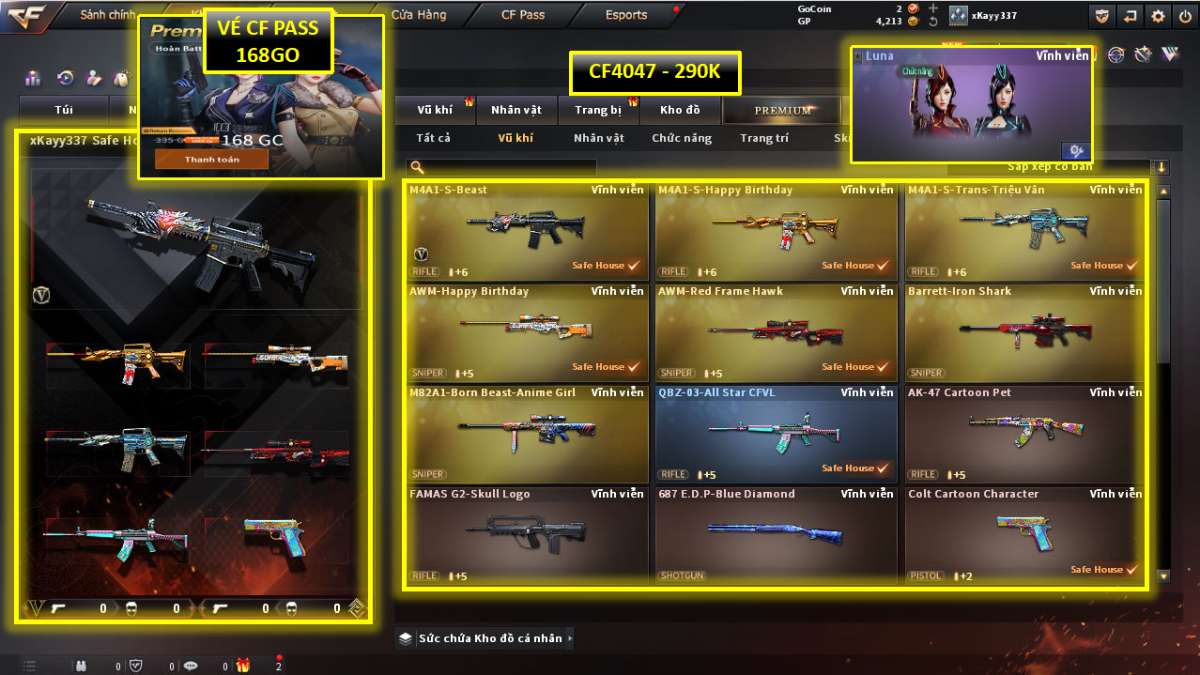The image size is (1200, 675).
Task: Filter items by Tất cả
Action: coord(434,138)
